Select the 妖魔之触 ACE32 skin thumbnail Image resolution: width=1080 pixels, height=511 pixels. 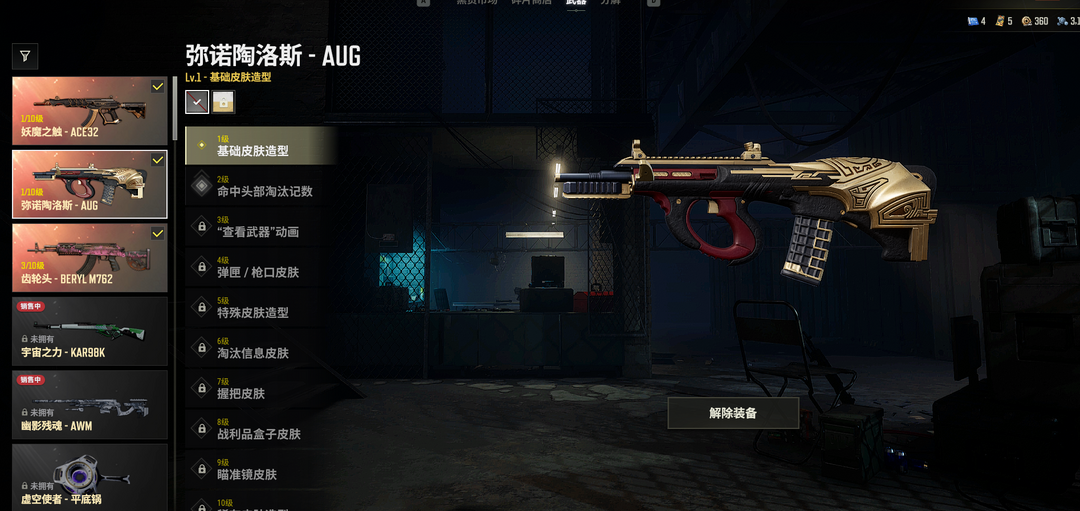click(89, 111)
